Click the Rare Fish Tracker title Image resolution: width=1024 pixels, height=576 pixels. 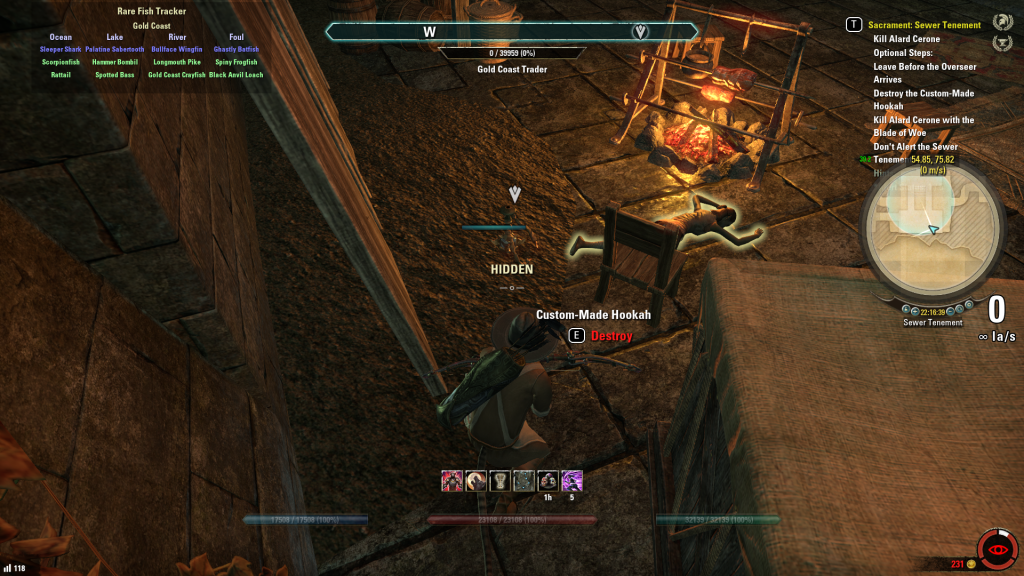[152, 12]
